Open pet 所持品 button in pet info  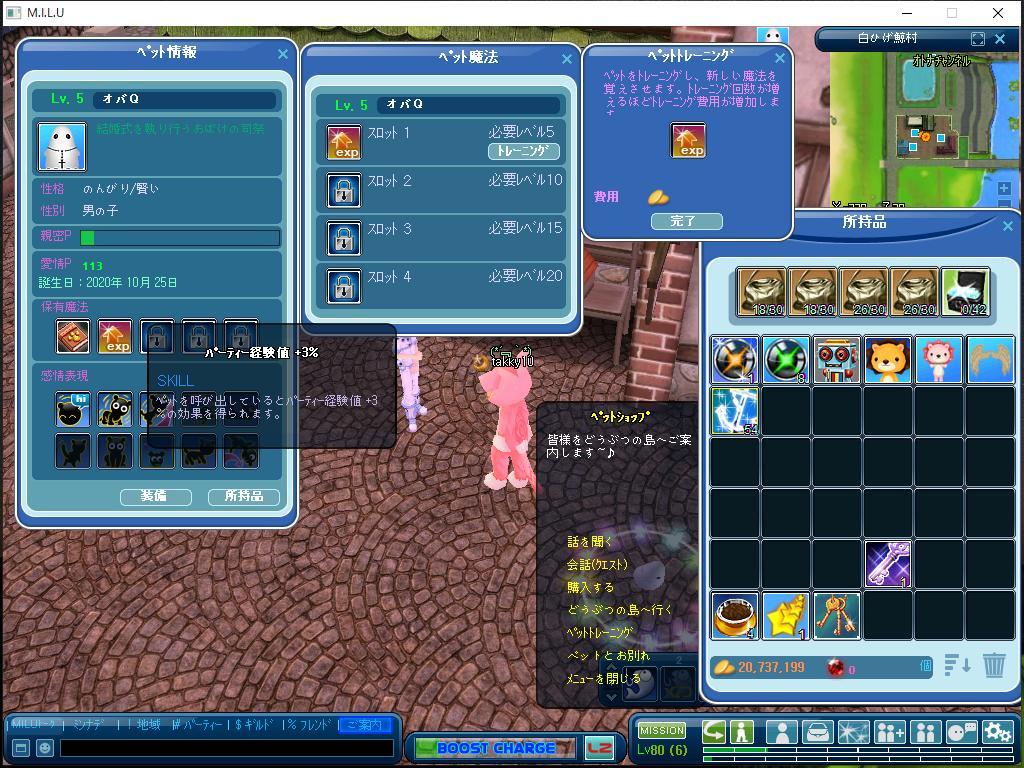click(x=244, y=496)
